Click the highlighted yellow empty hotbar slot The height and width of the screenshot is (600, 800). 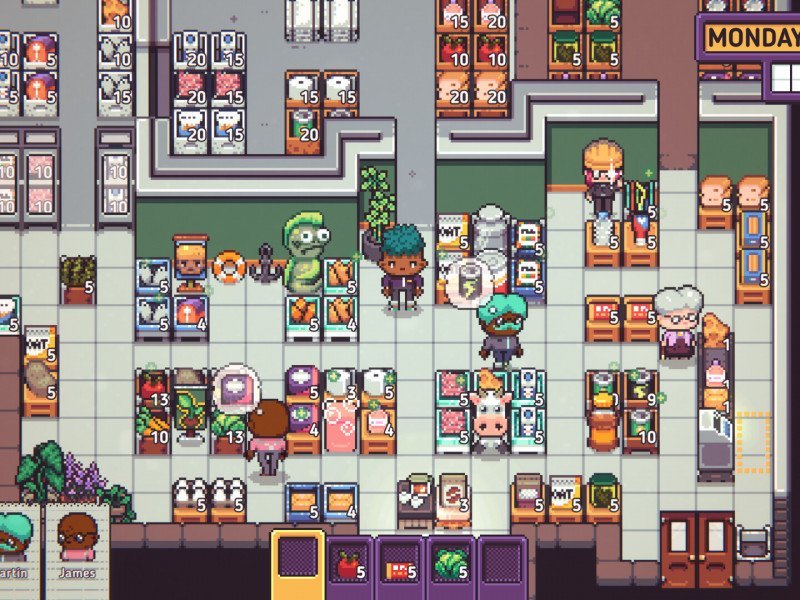298,564
